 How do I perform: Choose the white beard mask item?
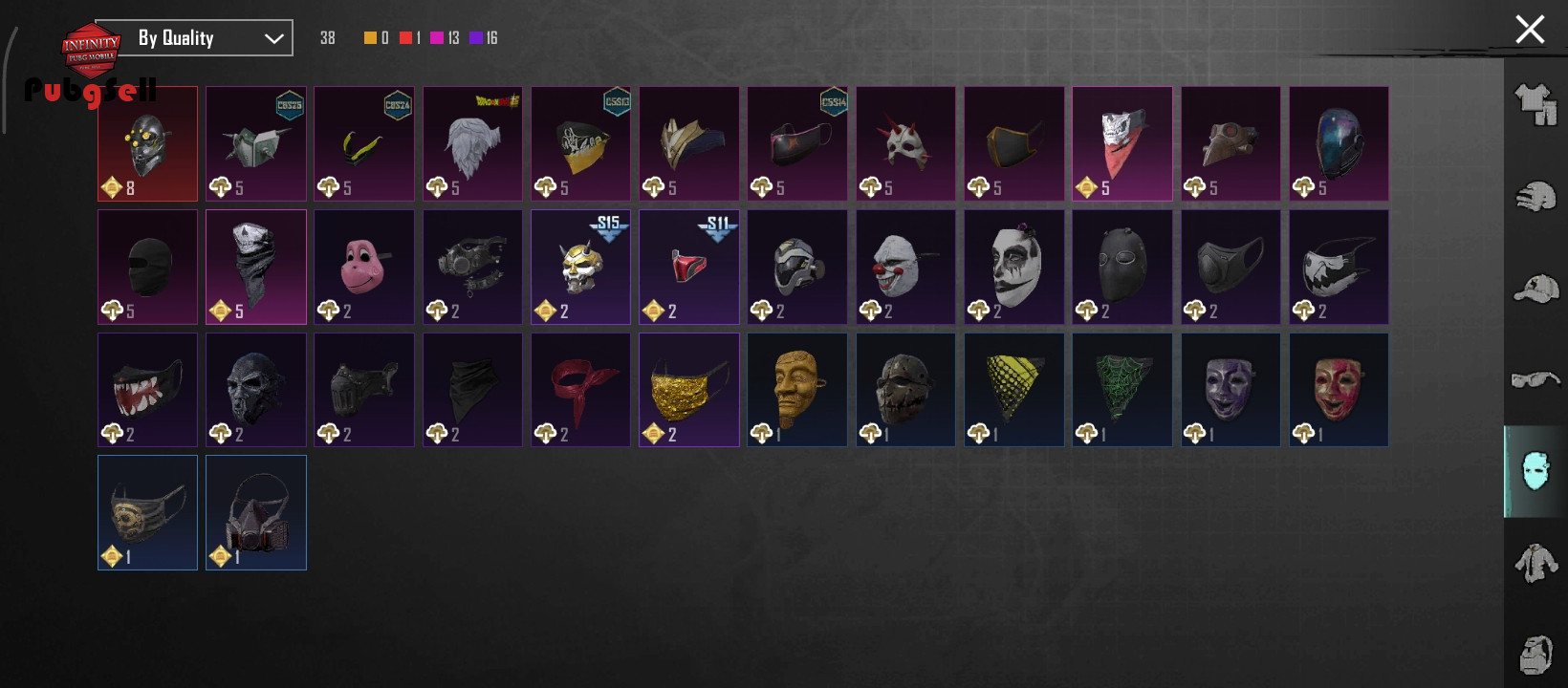(x=472, y=143)
